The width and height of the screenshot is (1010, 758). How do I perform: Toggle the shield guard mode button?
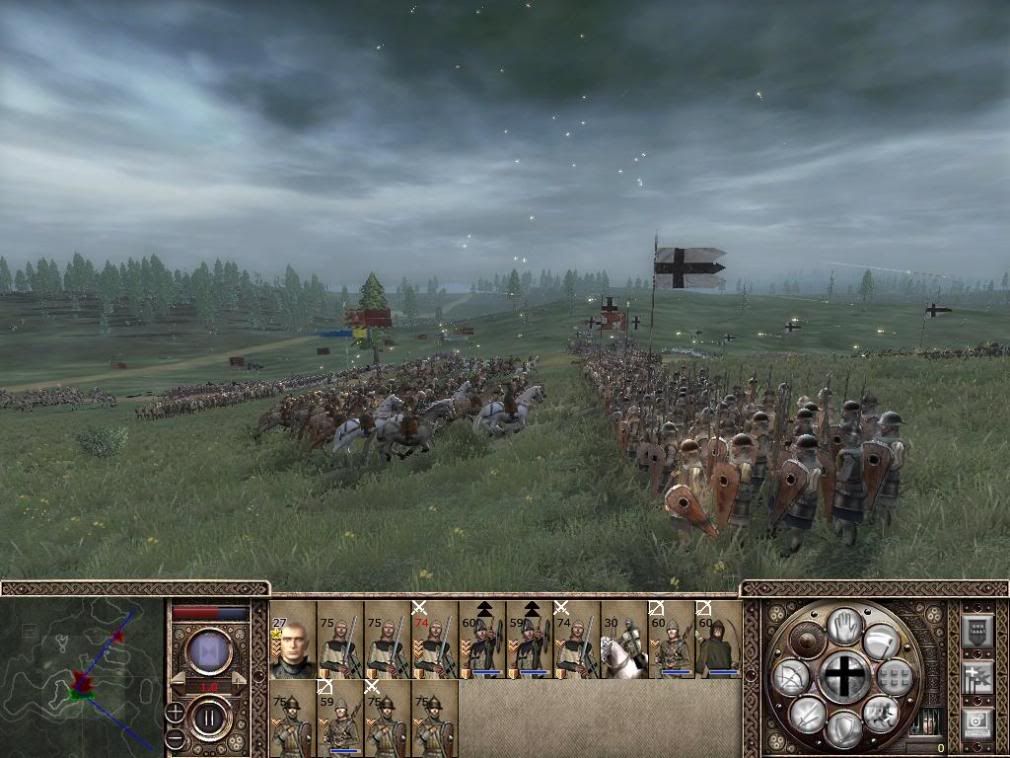click(x=844, y=728)
